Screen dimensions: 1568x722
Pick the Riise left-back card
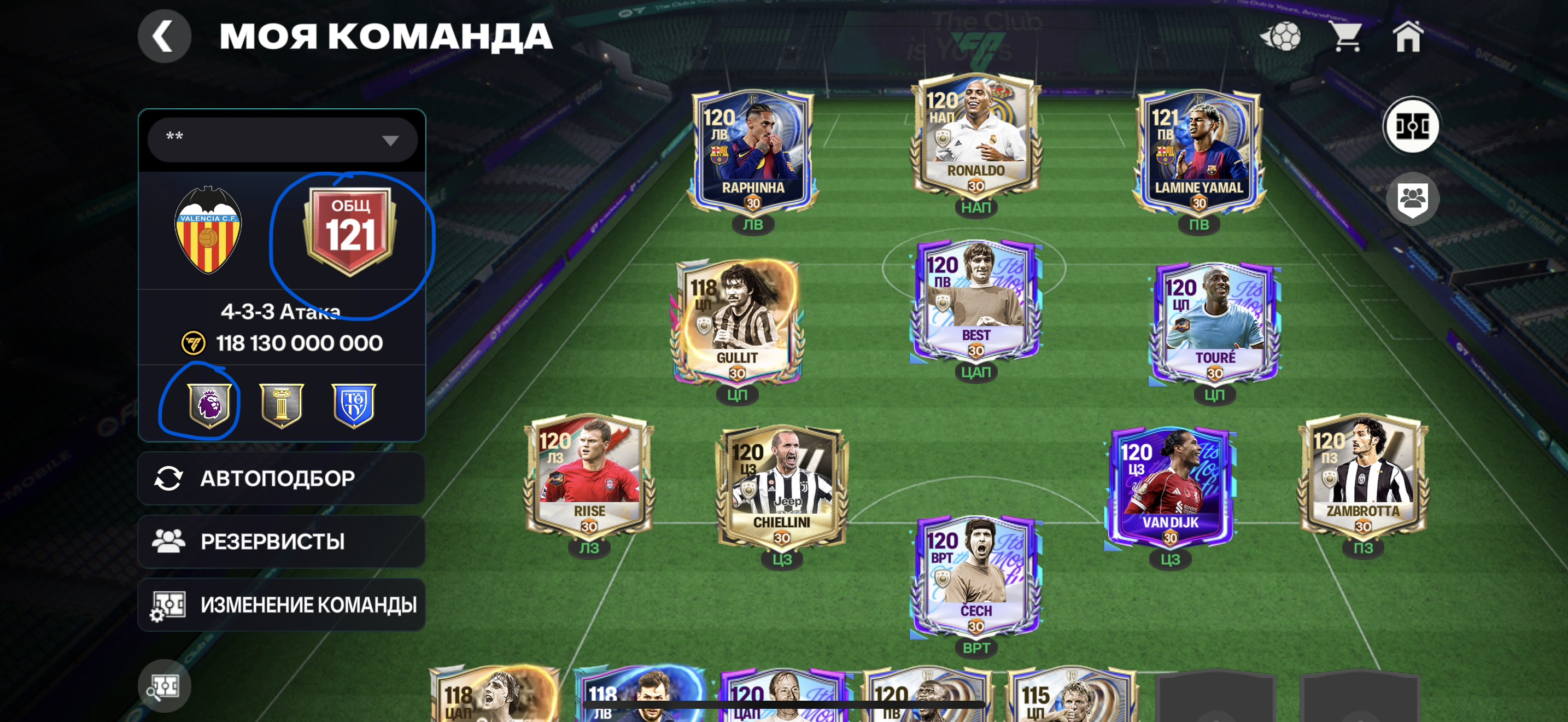(x=589, y=475)
